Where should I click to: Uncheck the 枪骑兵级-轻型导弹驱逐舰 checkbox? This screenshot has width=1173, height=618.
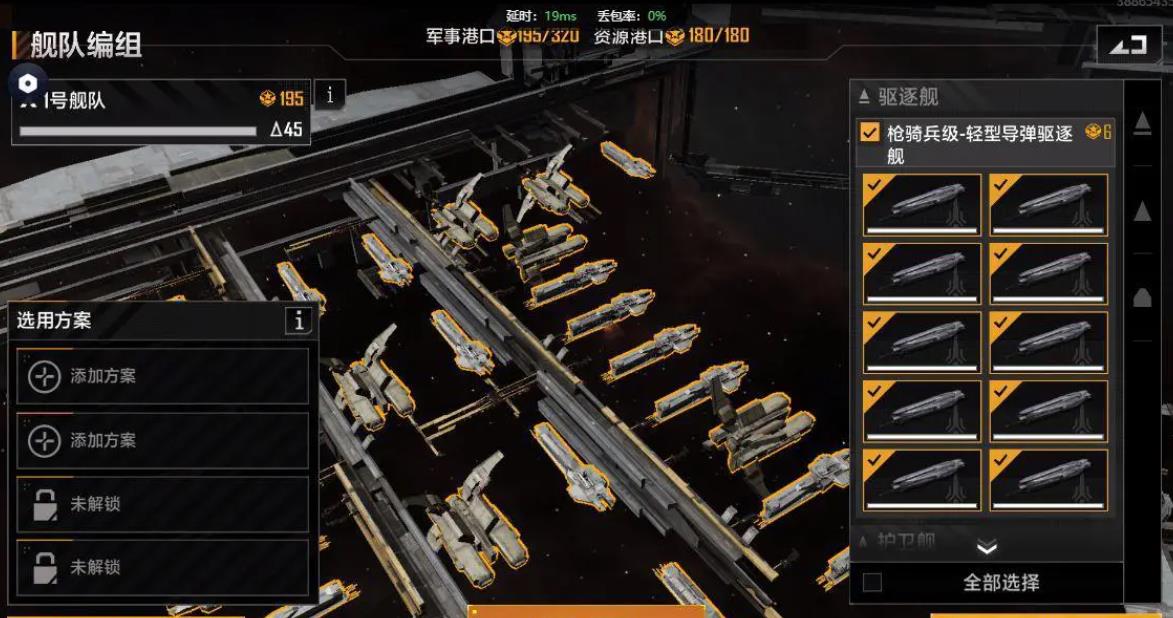870,133
